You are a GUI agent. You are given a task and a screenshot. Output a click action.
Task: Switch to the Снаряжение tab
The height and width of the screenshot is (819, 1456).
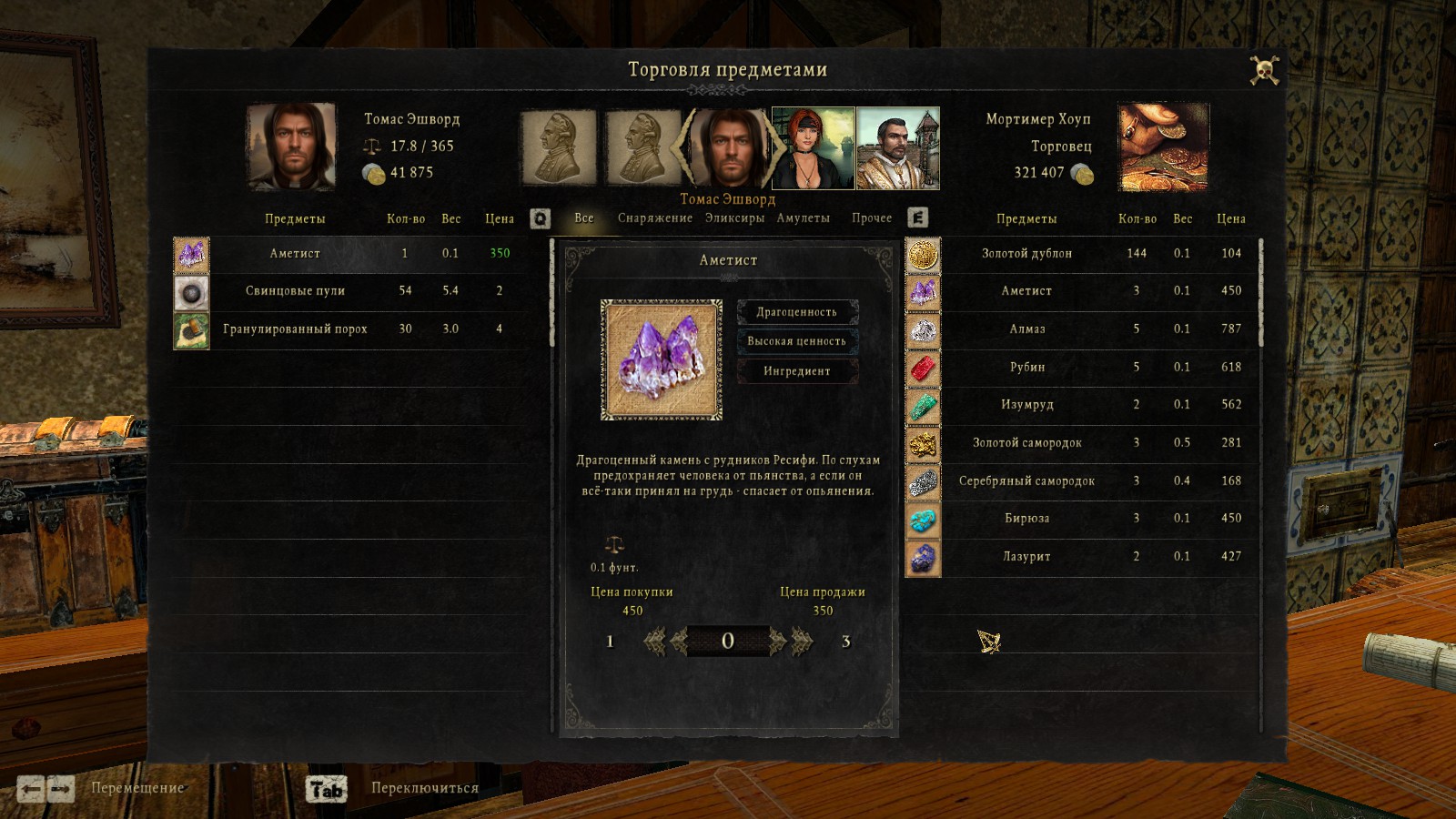(654, 218)
